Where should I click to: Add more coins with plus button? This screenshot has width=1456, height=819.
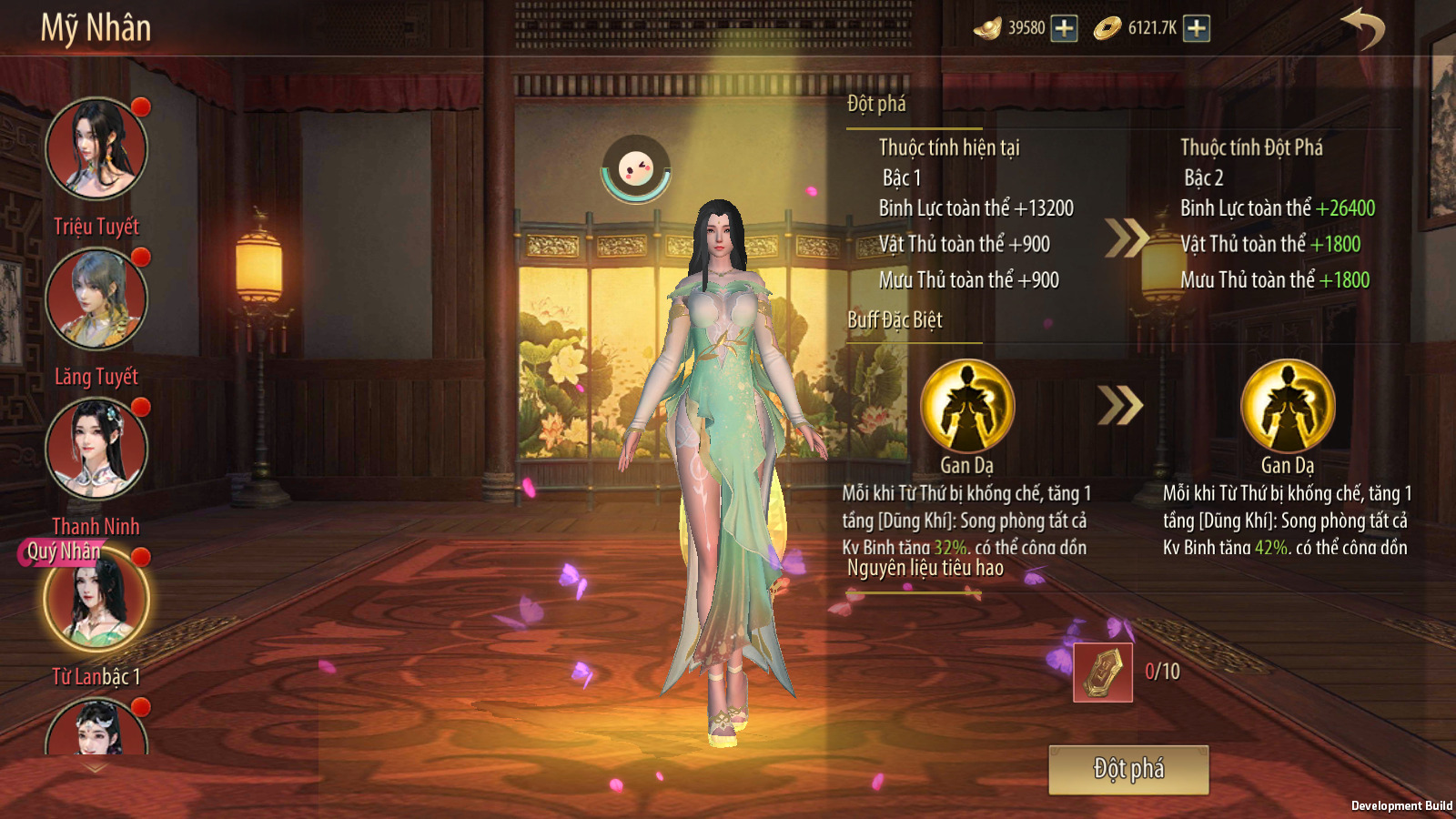(1197, 28)
